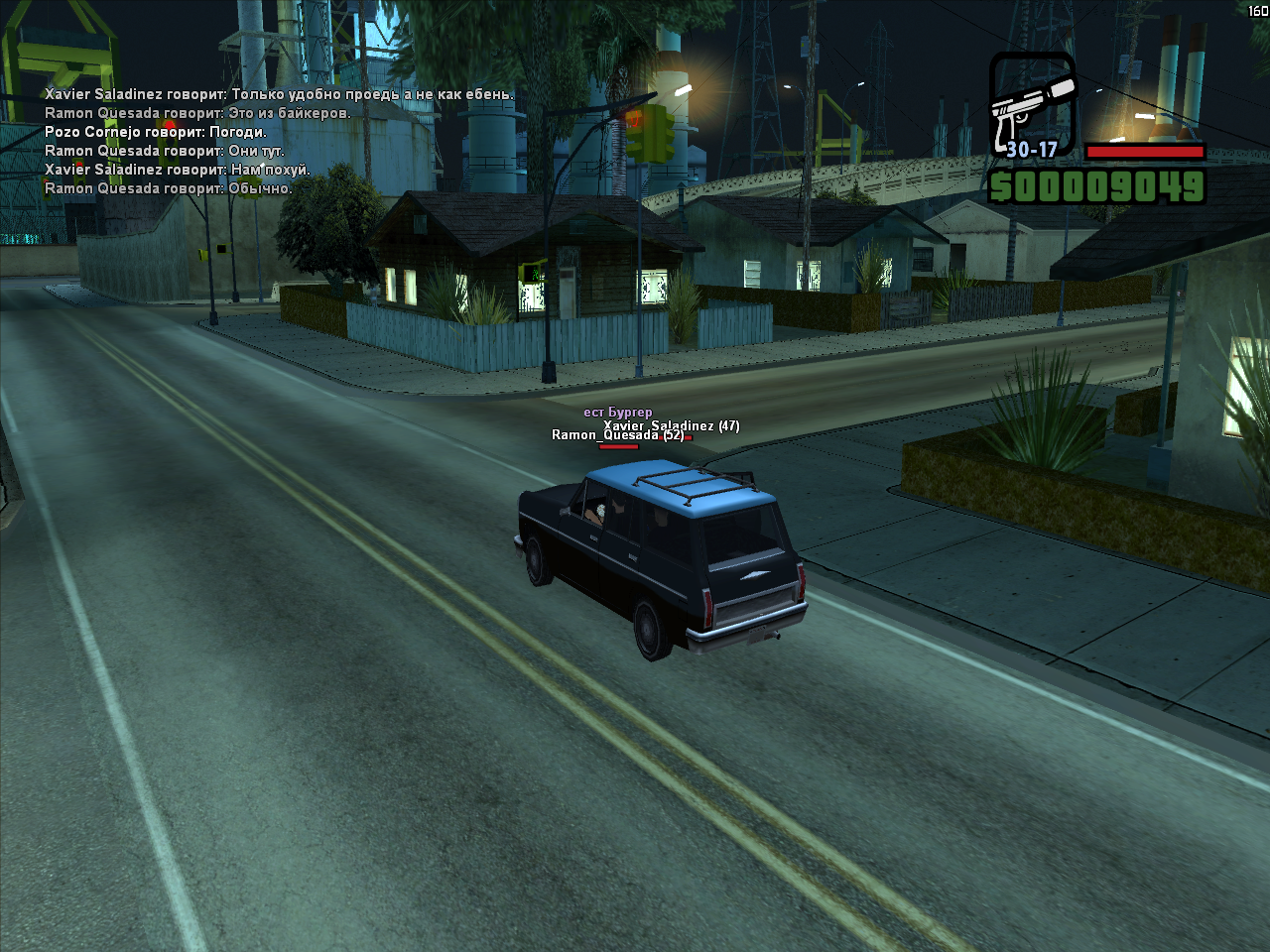Click the Ramon_Quesada player name tag
1270x952 pixels.
[x=605, y=435]
